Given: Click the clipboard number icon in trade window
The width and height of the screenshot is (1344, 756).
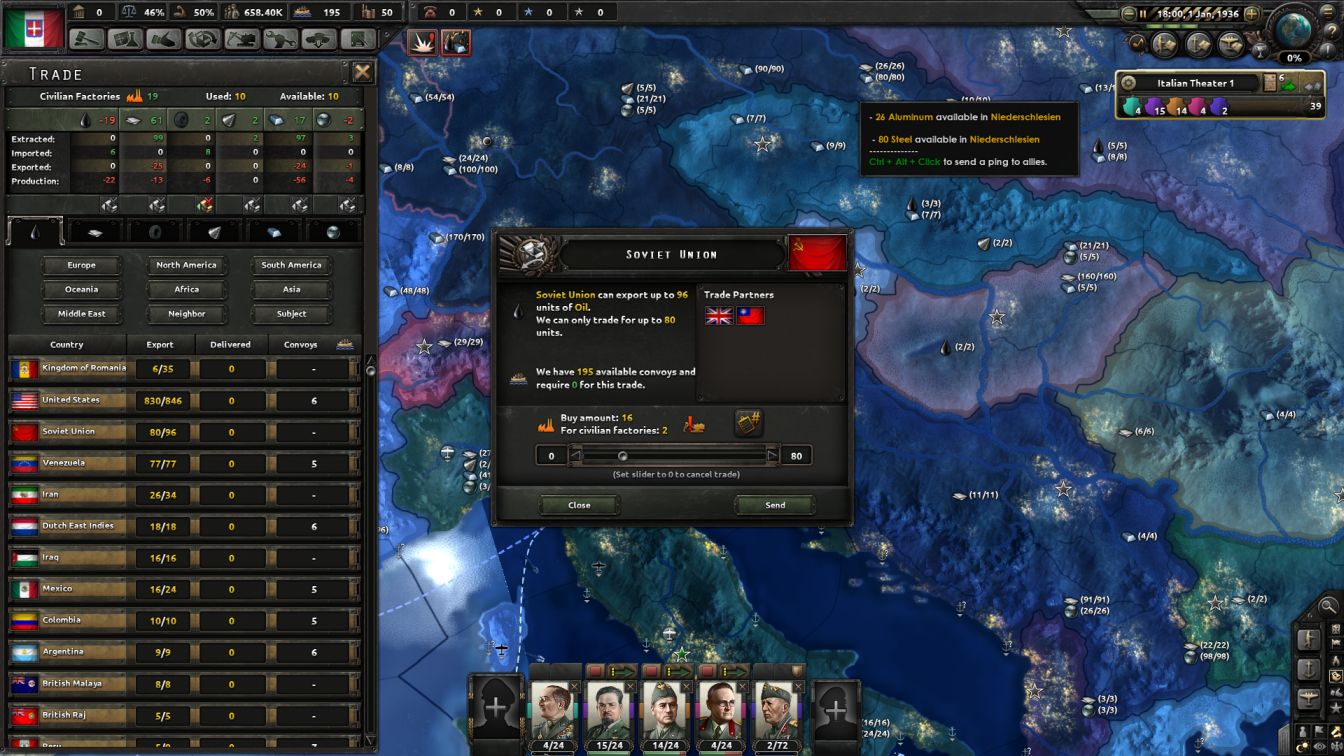Looking at the screenshot, I should pos(748,423).
